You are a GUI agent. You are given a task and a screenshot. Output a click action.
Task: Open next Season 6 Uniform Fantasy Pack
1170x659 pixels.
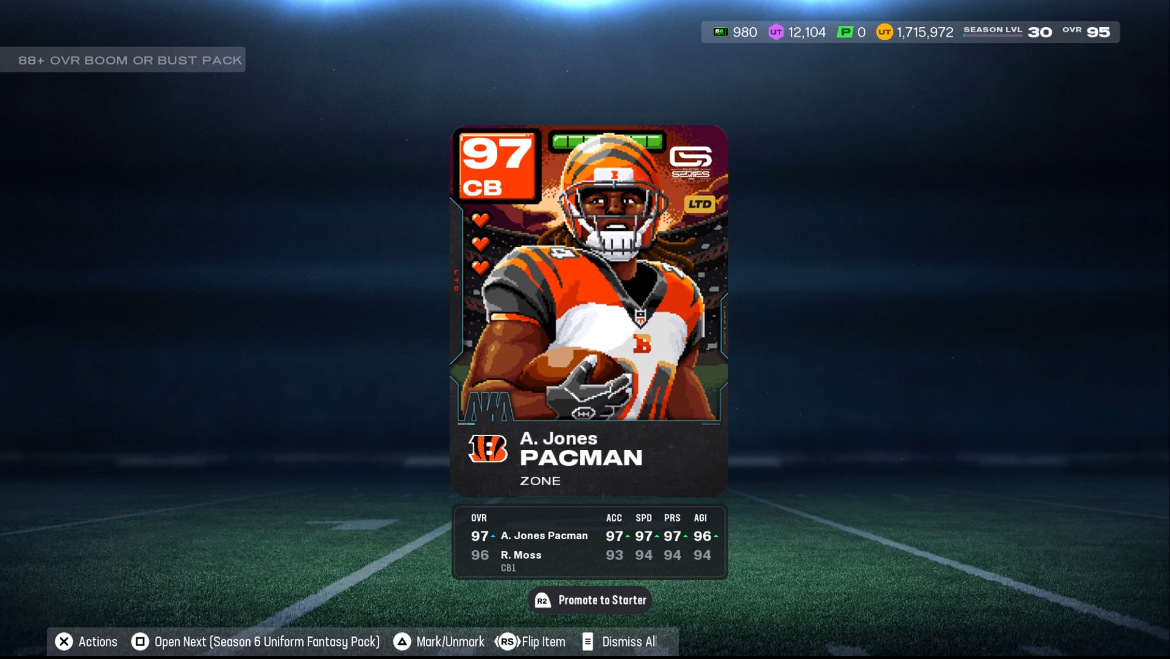point(255,642)
